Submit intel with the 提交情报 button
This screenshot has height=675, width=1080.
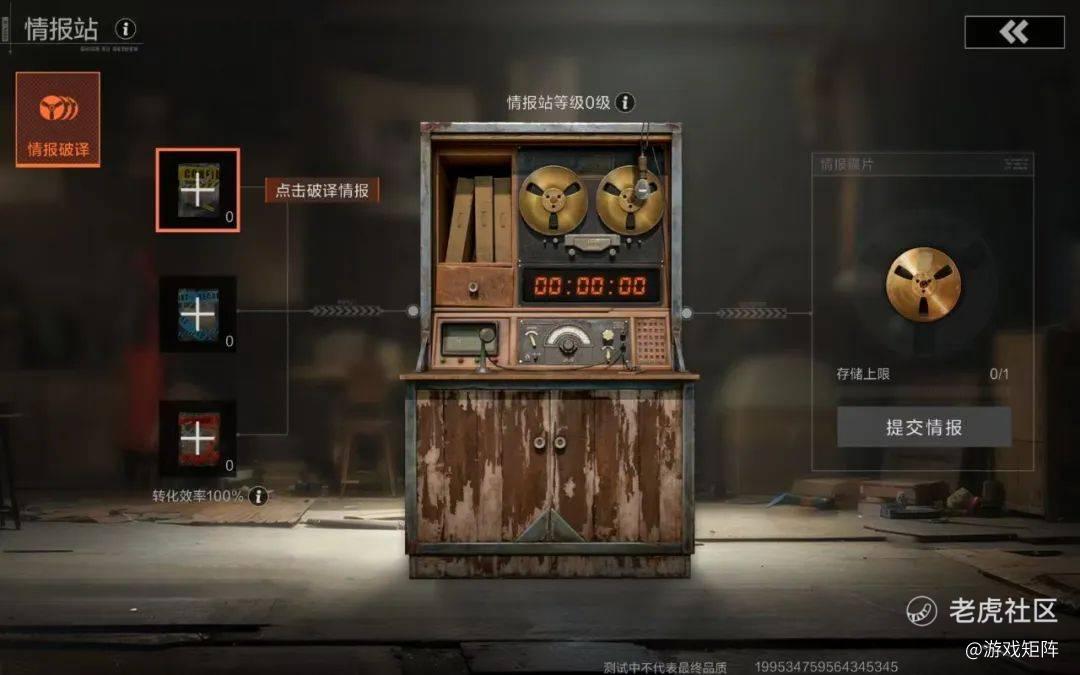pyautogui.click(x=923, y=427)
